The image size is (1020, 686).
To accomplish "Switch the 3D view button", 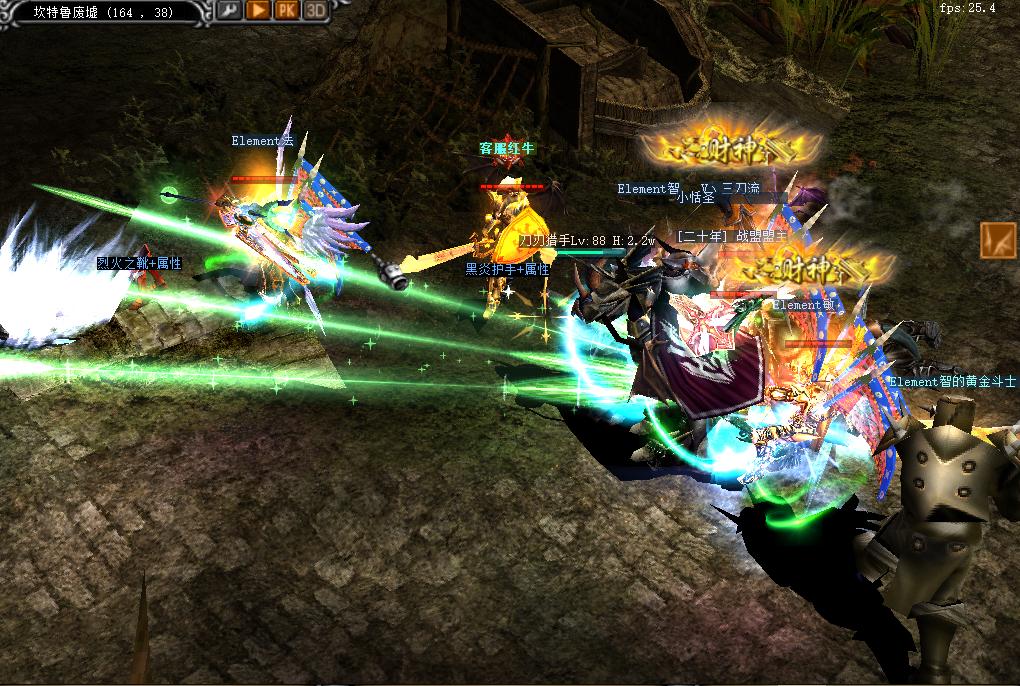I will [x=316, y=10].
